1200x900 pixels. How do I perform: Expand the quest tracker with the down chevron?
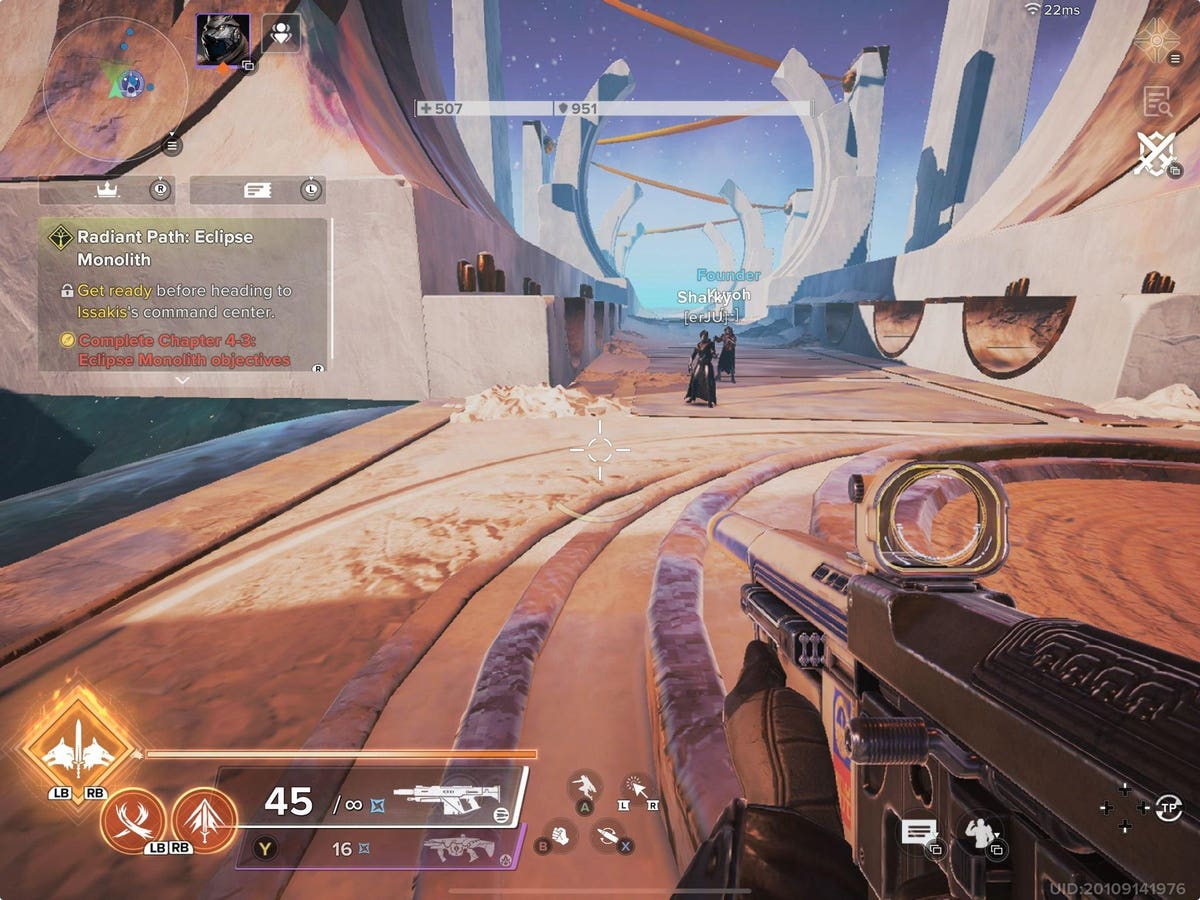[x=181, y=381]
